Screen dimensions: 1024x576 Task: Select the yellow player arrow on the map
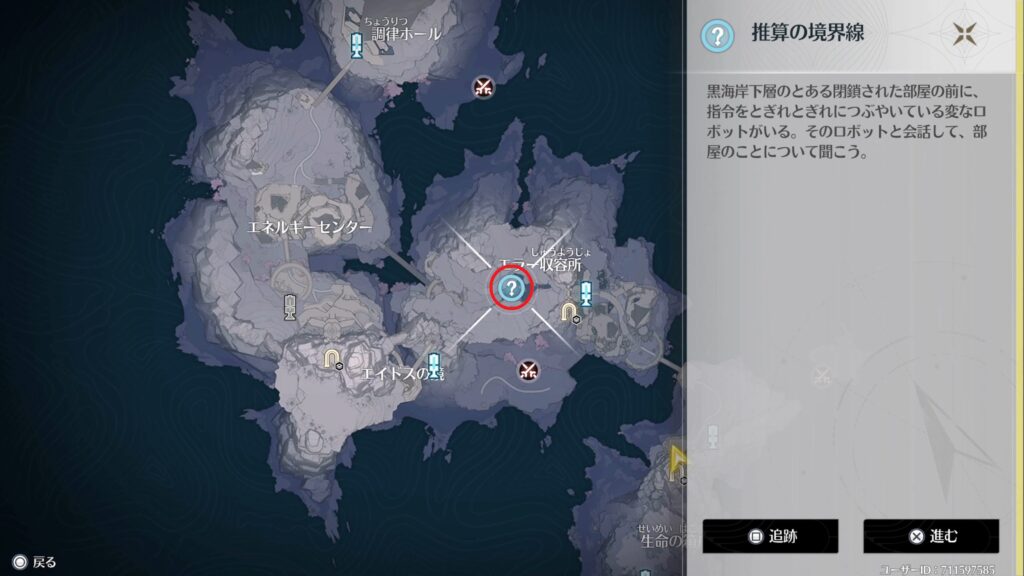pyautogui.click(x=679, y=459)
